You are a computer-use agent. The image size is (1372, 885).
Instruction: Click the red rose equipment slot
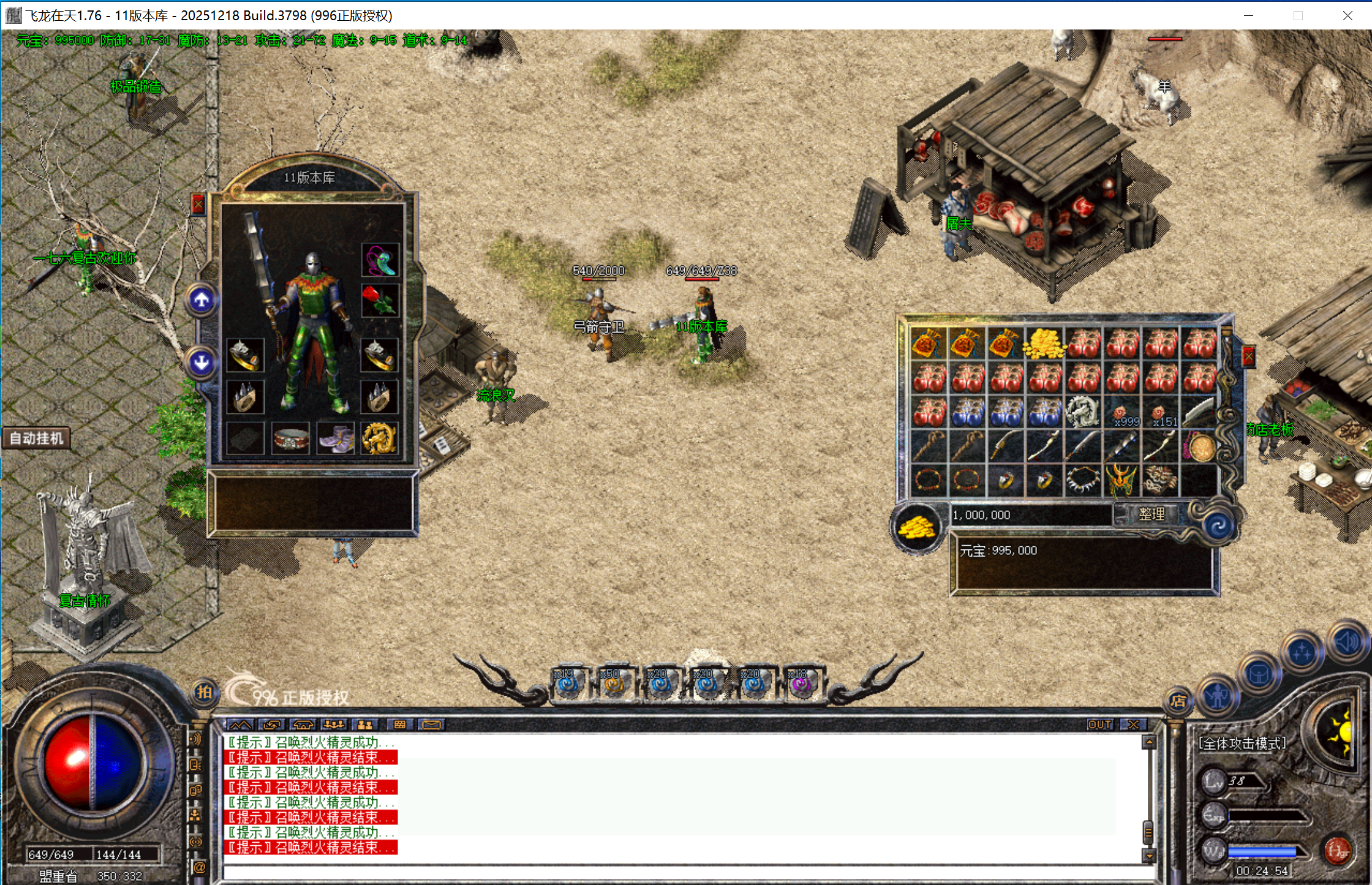pos(380,300)
